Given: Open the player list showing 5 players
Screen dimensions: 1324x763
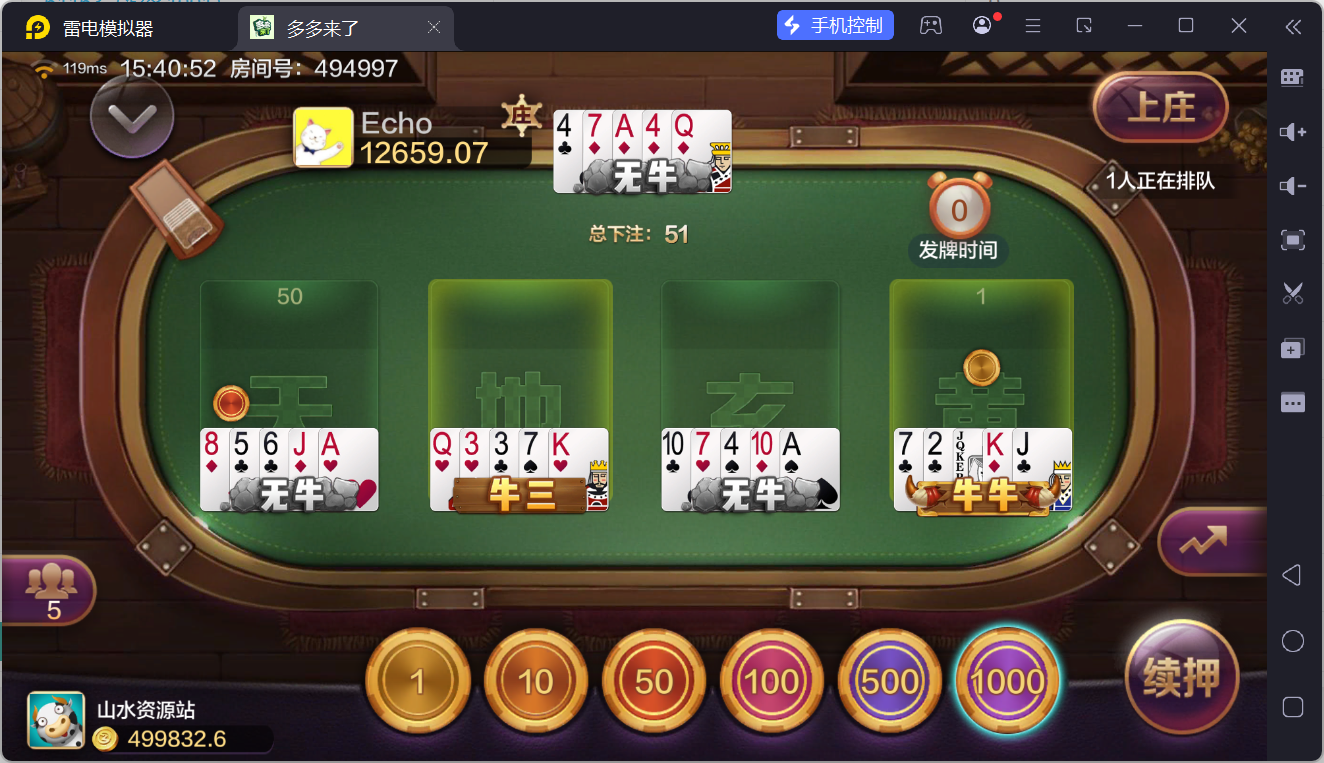Looking at the screenshot, I should pos(48,590).
